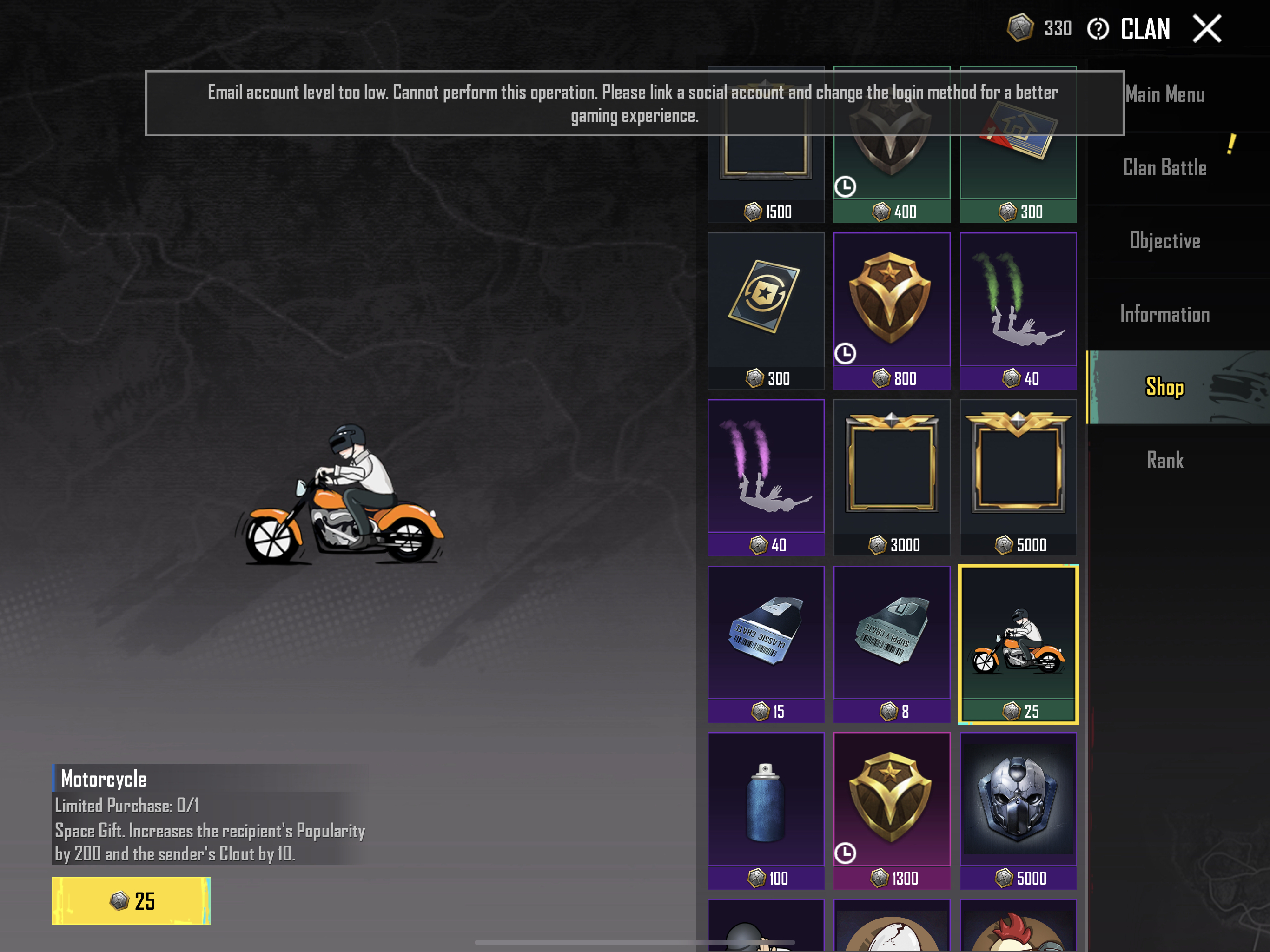Select the star card item for 300

point(765,311)
